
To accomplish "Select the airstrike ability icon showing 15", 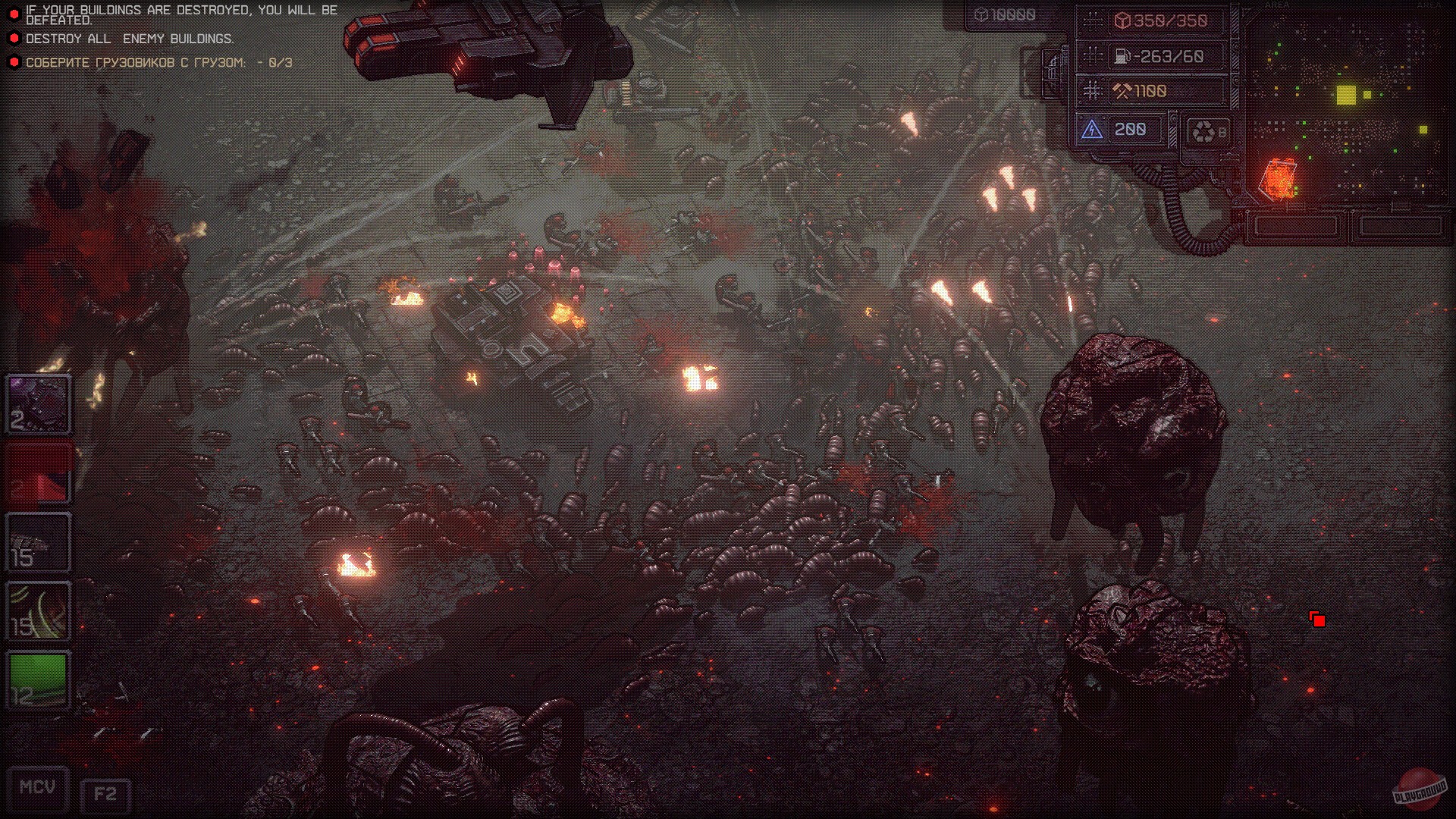I will pyautogui.click(x=38, y=541).
